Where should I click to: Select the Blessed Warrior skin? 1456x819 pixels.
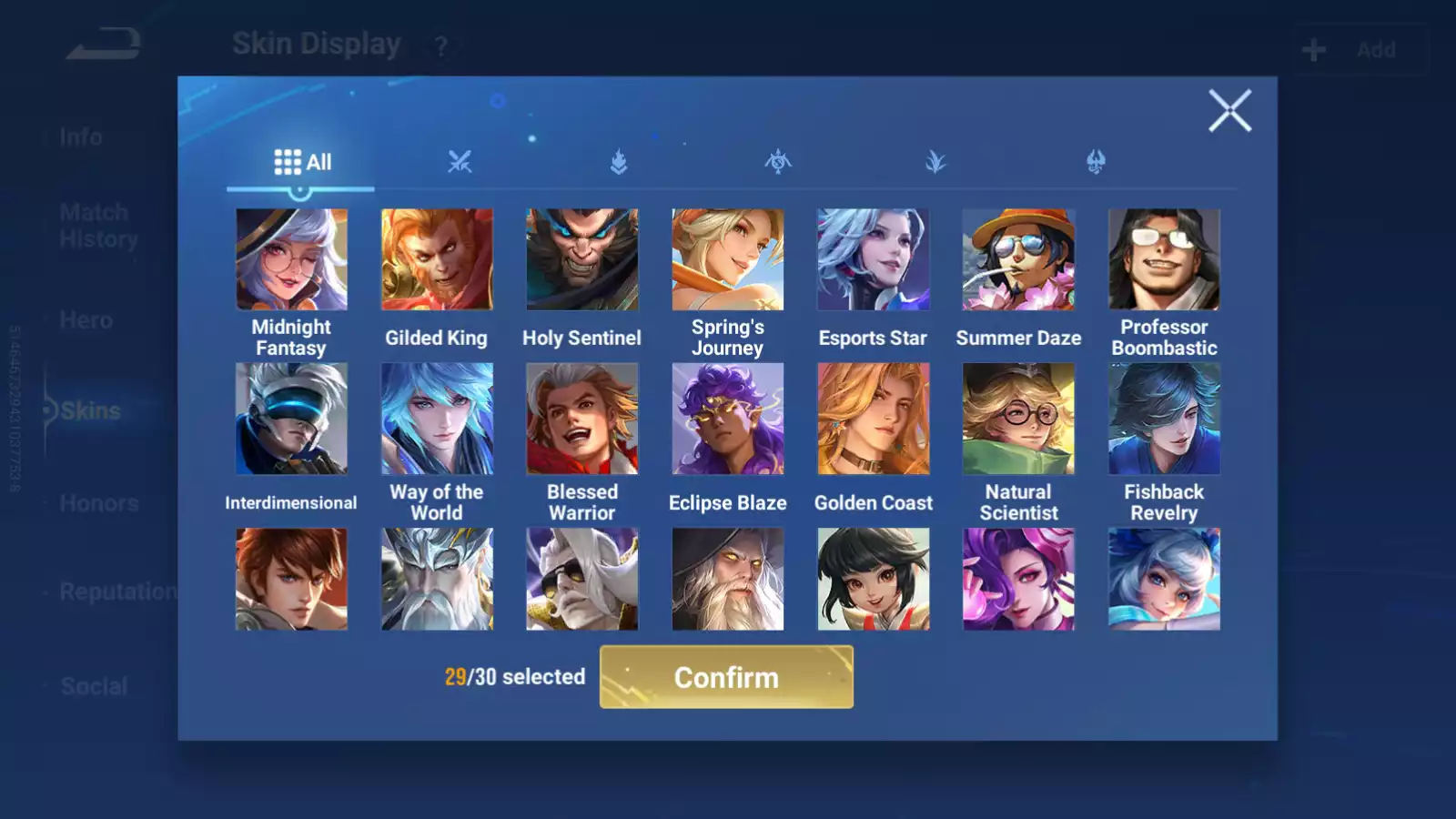coord(582,420)
